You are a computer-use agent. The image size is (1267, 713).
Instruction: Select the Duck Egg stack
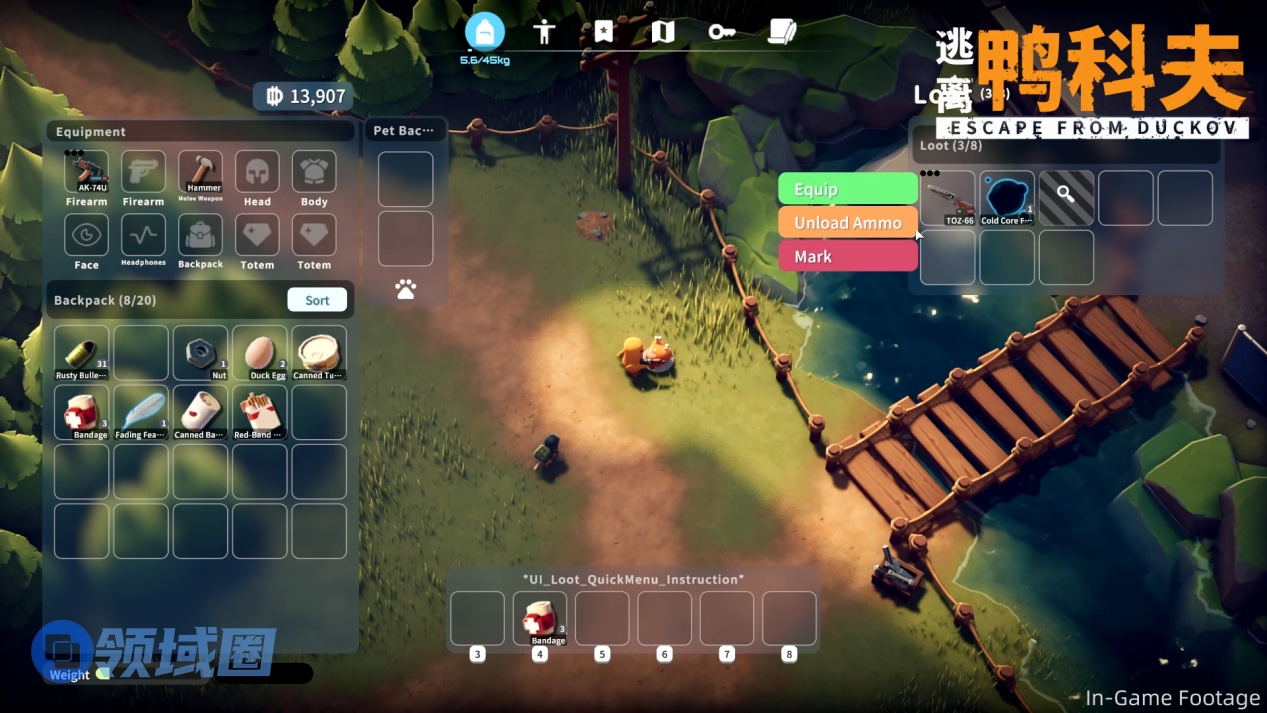point(260,353)
